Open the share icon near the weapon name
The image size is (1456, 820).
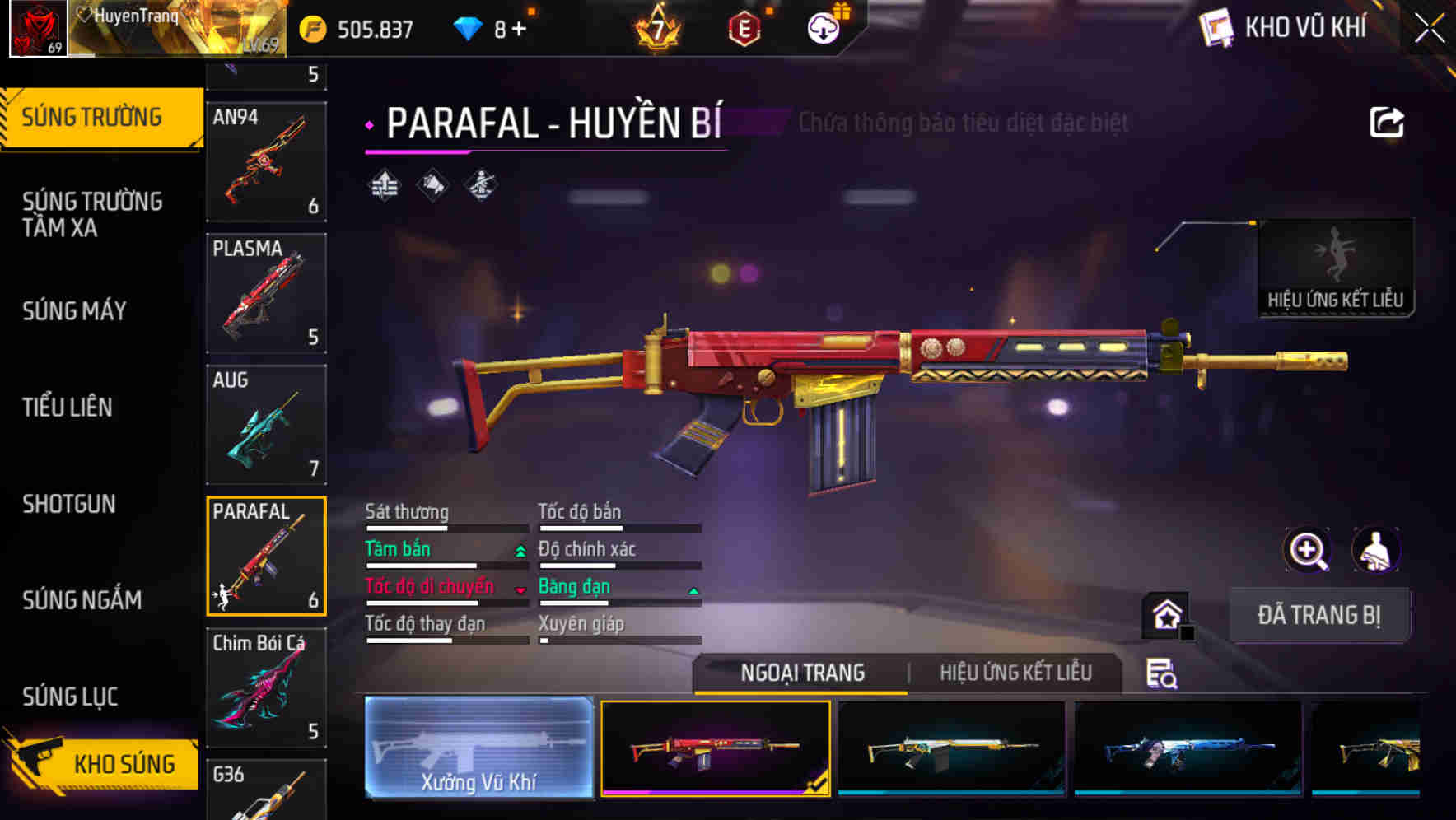[x=1387, y=122]
